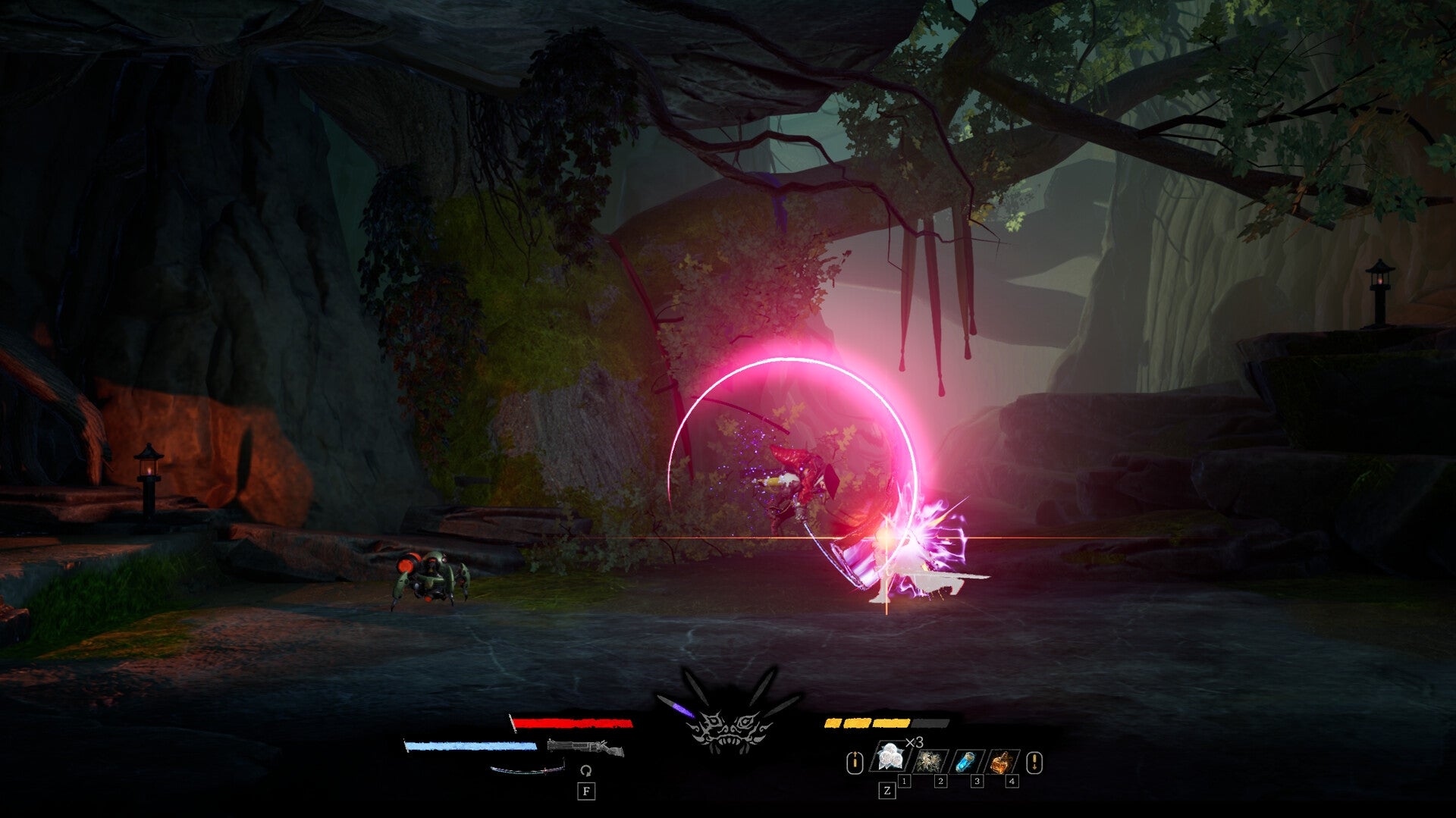Click the key label 2 under the item slot
Screen dimensions: 1456x818
941,779
